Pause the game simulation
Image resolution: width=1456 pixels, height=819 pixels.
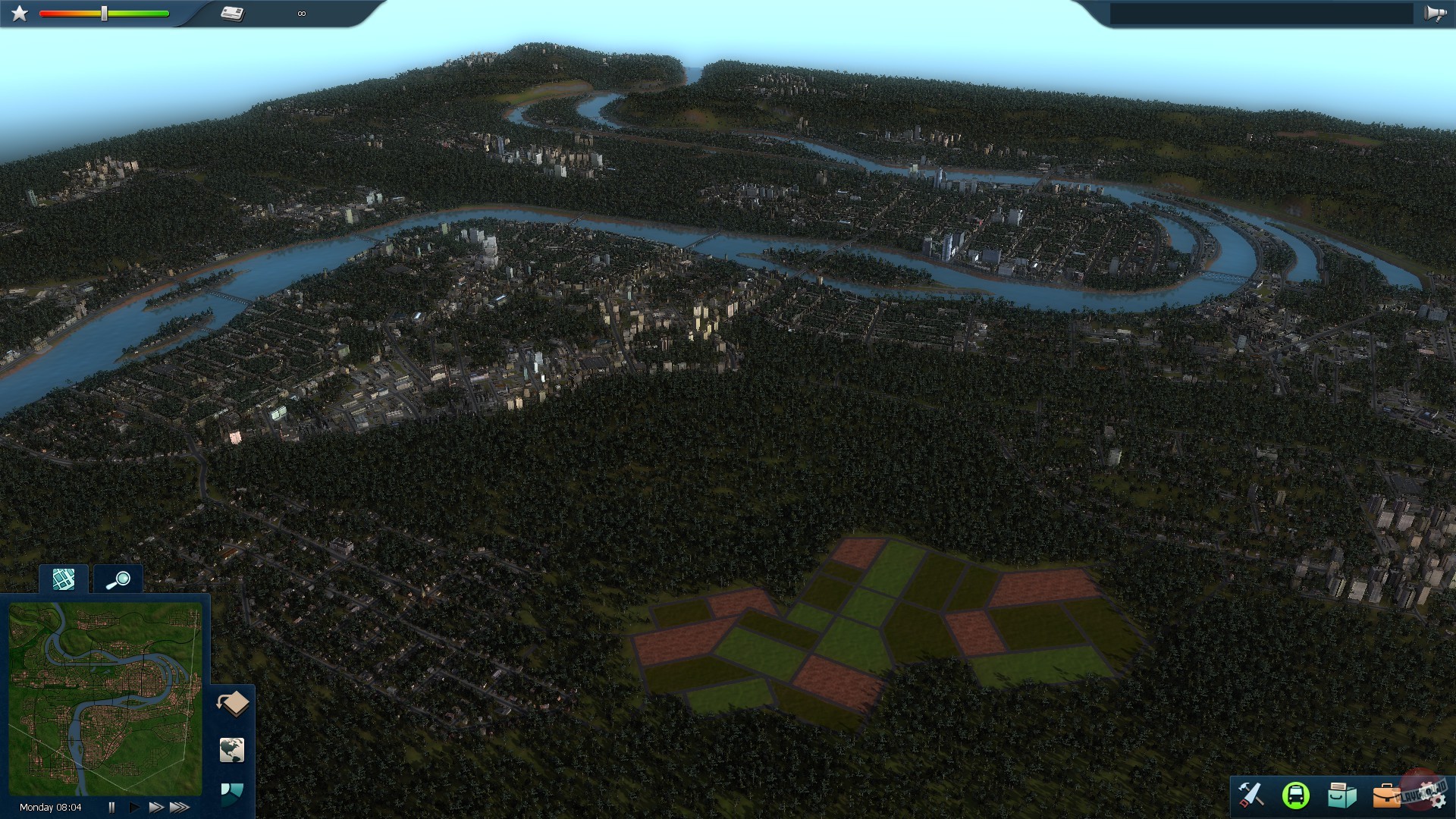[x=111, y=808]
